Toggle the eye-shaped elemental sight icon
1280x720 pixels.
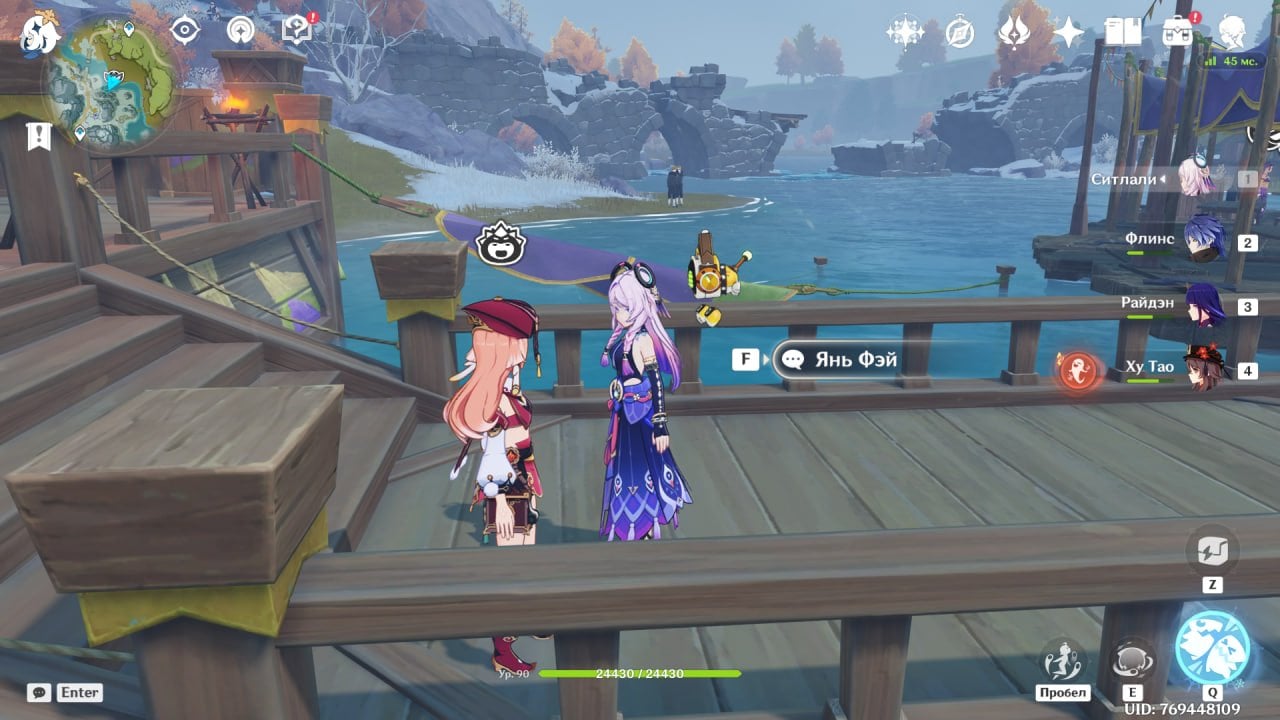click(x=185, y=30)
